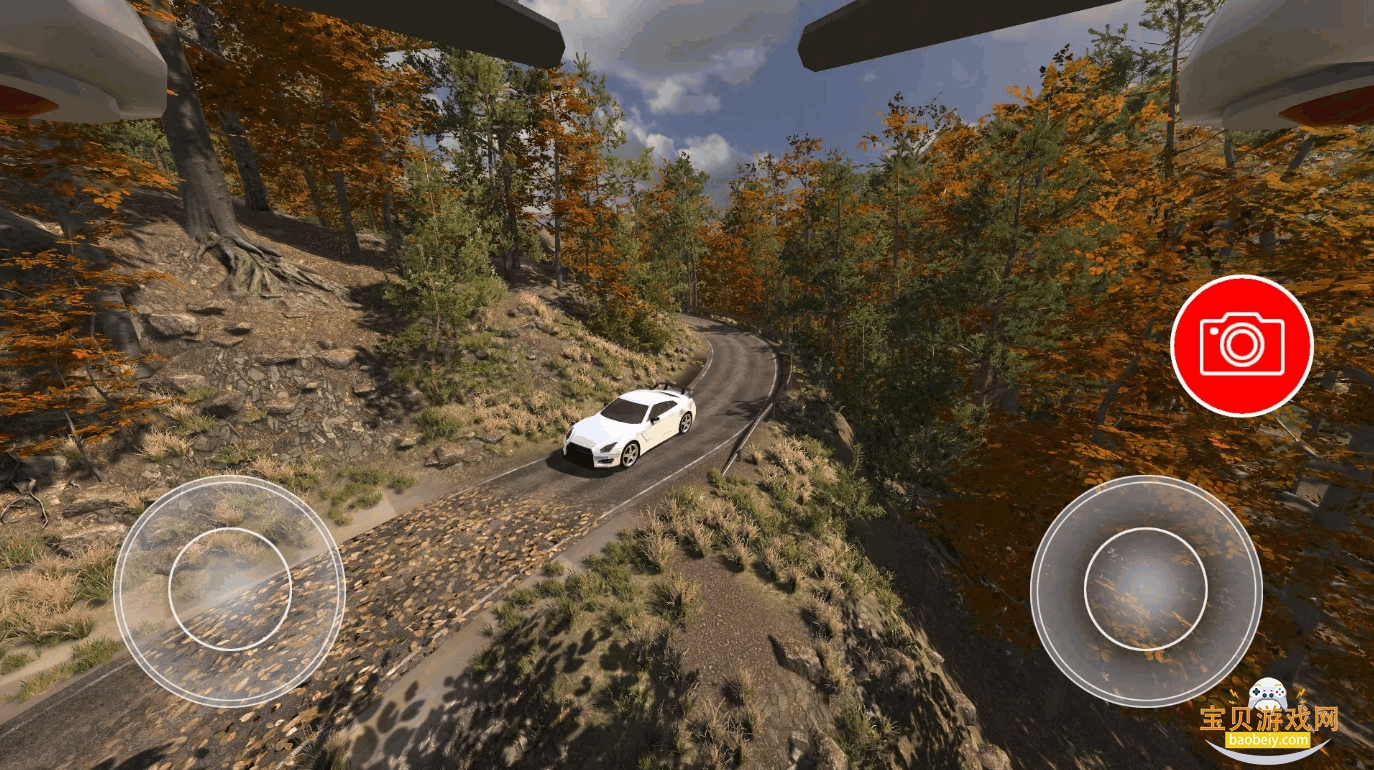Image resolution: width=1374 pixels, height=770 pixels.
Task: Click the D-pad on the watermark gamepad icon
Action: pos(1256,692)
